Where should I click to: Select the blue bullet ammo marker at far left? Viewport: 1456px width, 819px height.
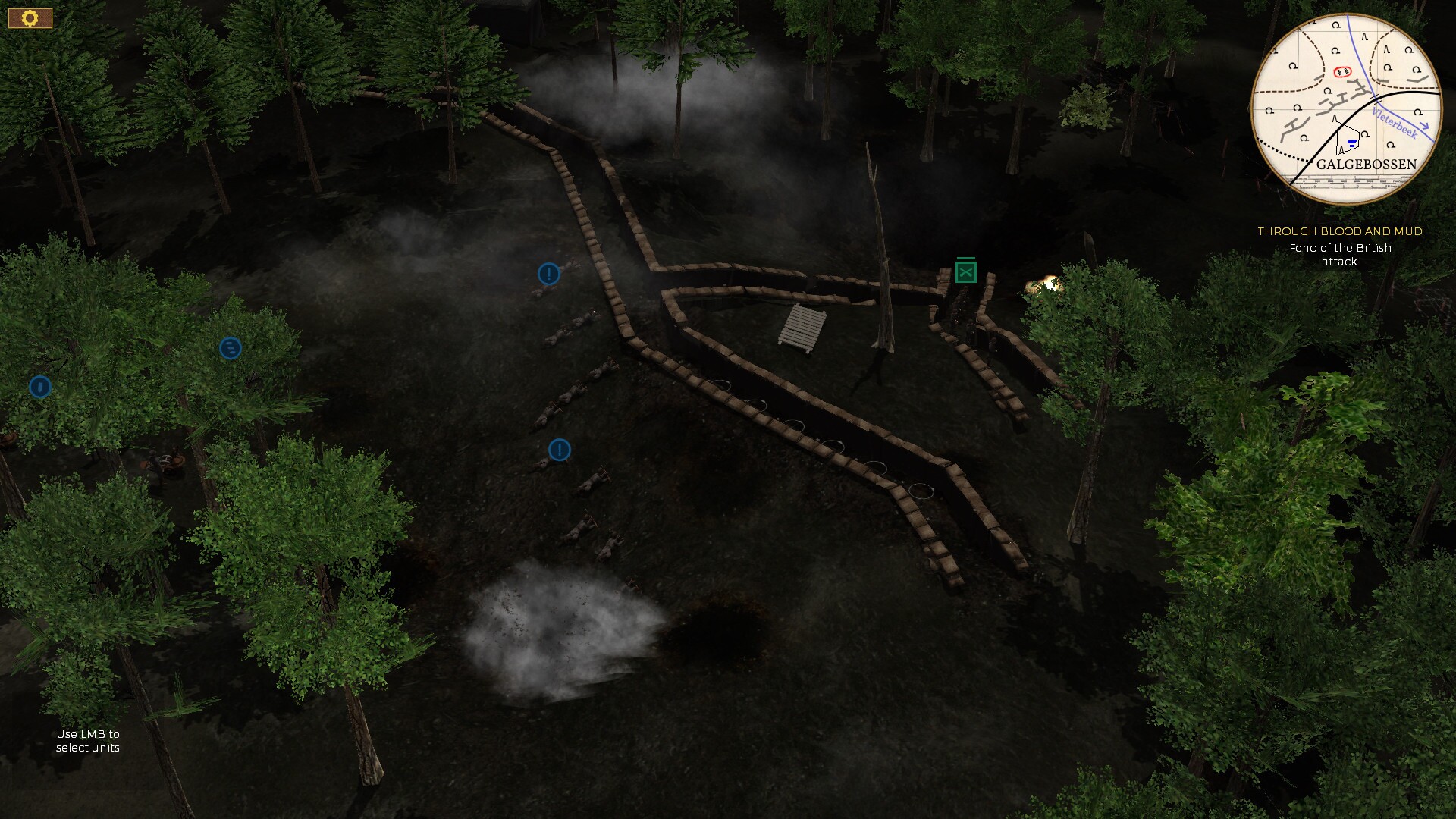point(39,386)
